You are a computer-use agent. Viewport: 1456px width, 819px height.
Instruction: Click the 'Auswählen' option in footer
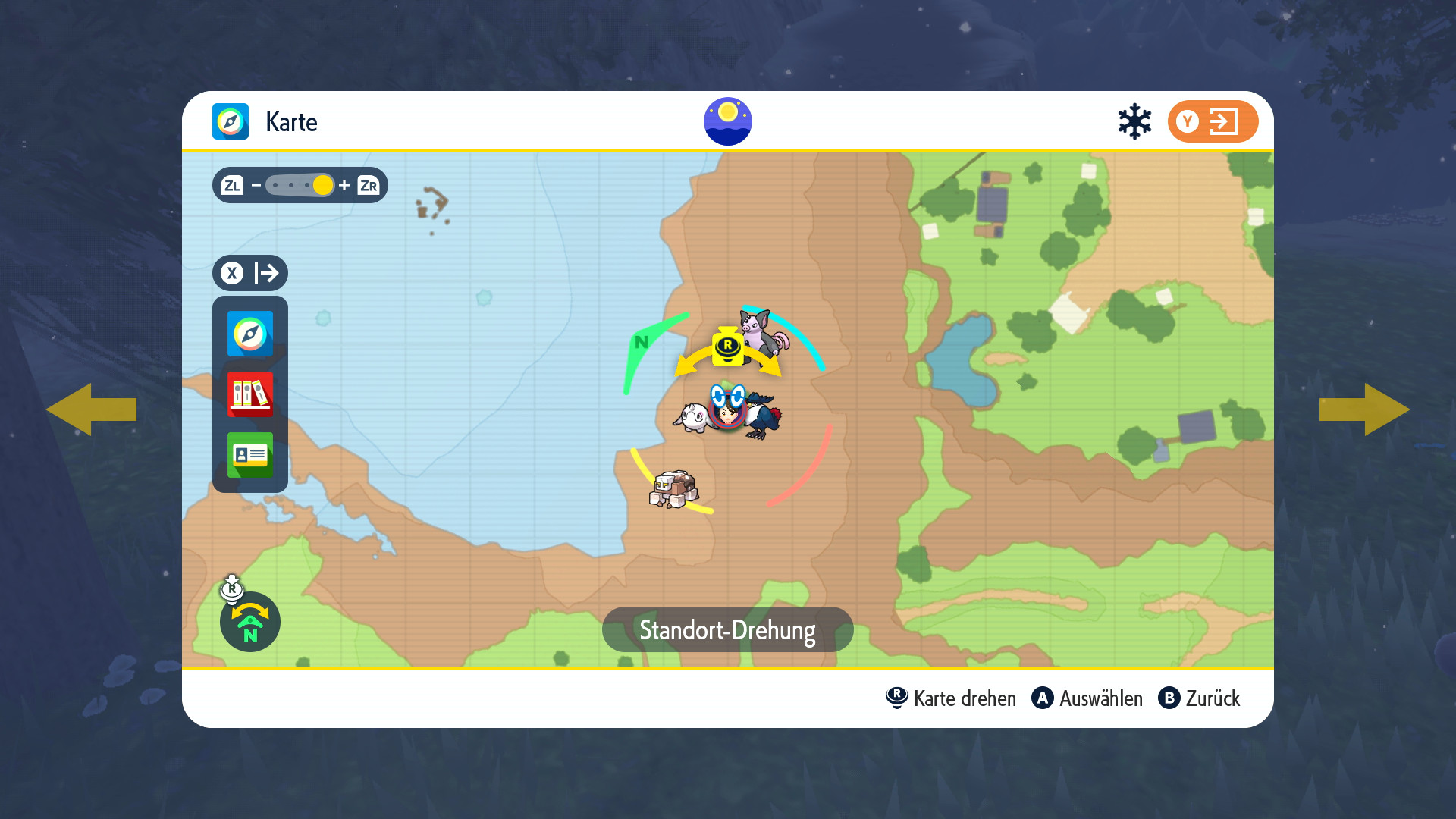1087,698
